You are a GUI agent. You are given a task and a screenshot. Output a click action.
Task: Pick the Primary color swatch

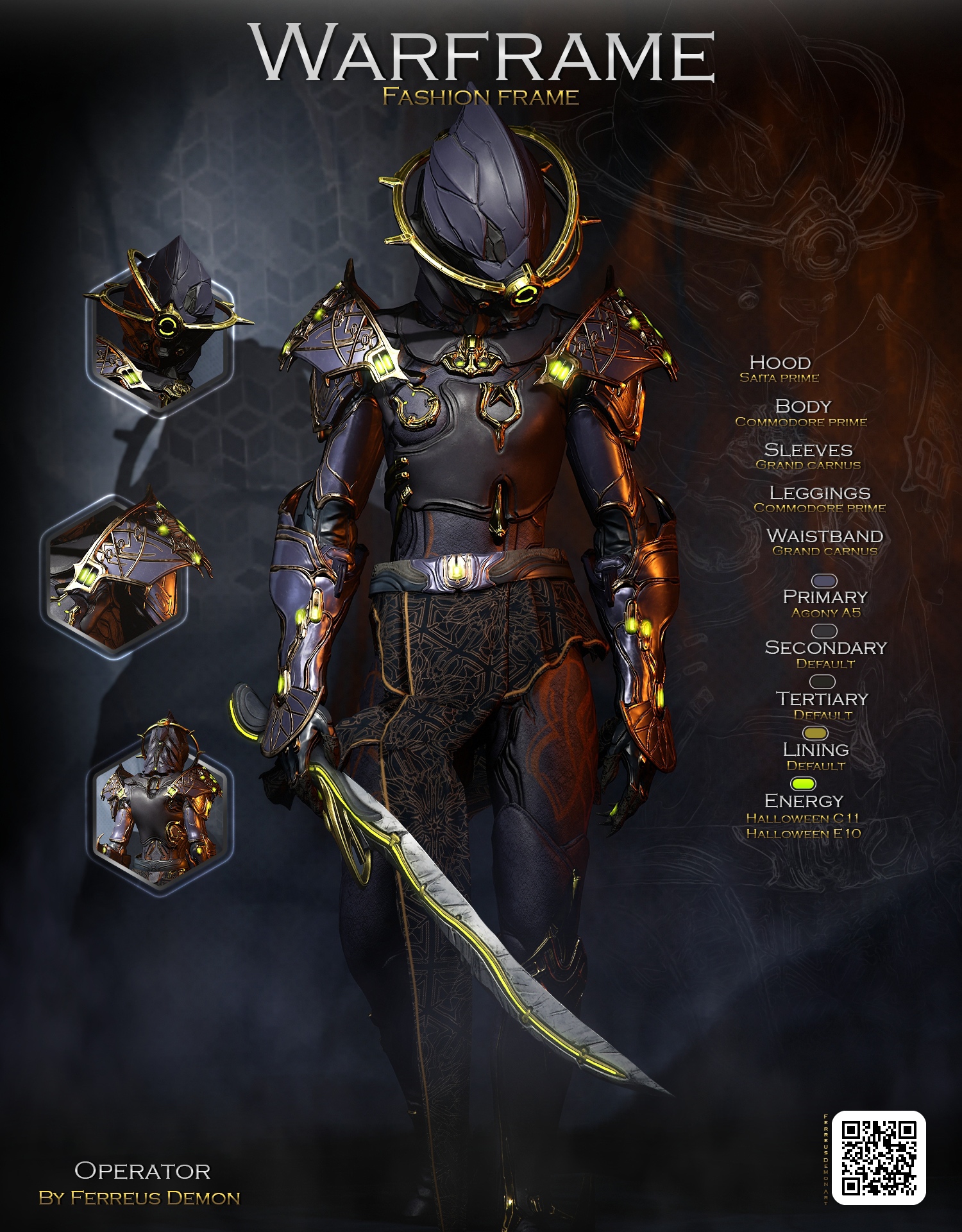coord(824,581)
